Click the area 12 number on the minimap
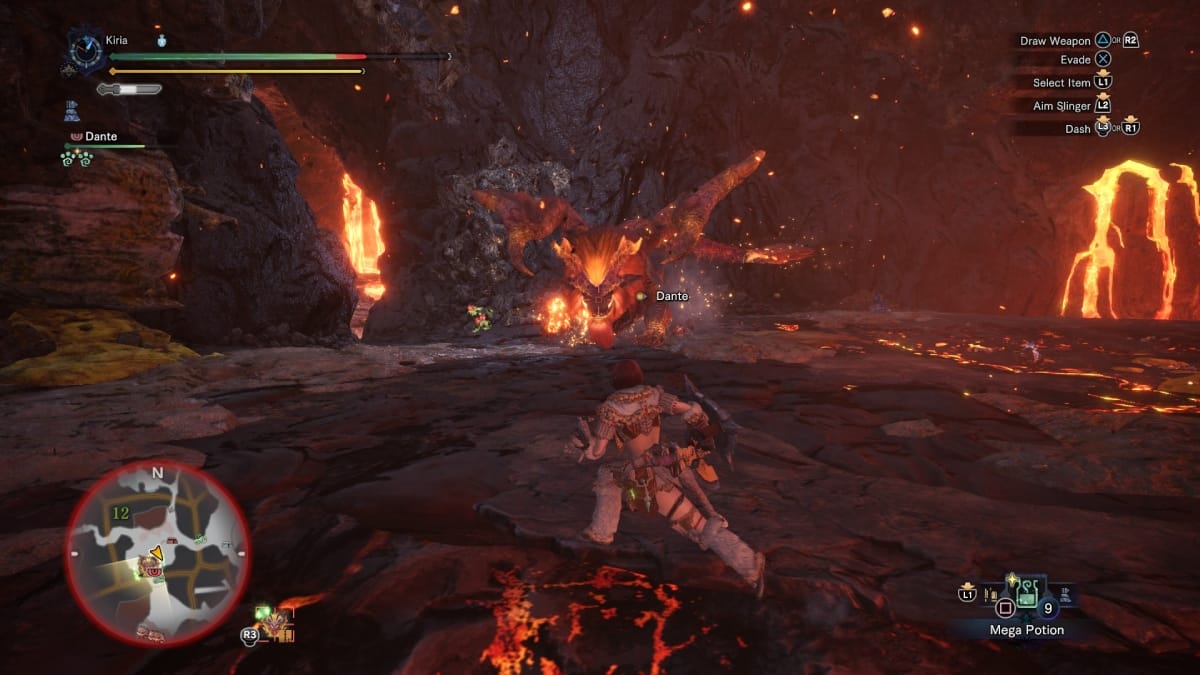Viewport: 1200px width, 675px height. [121, 513]
